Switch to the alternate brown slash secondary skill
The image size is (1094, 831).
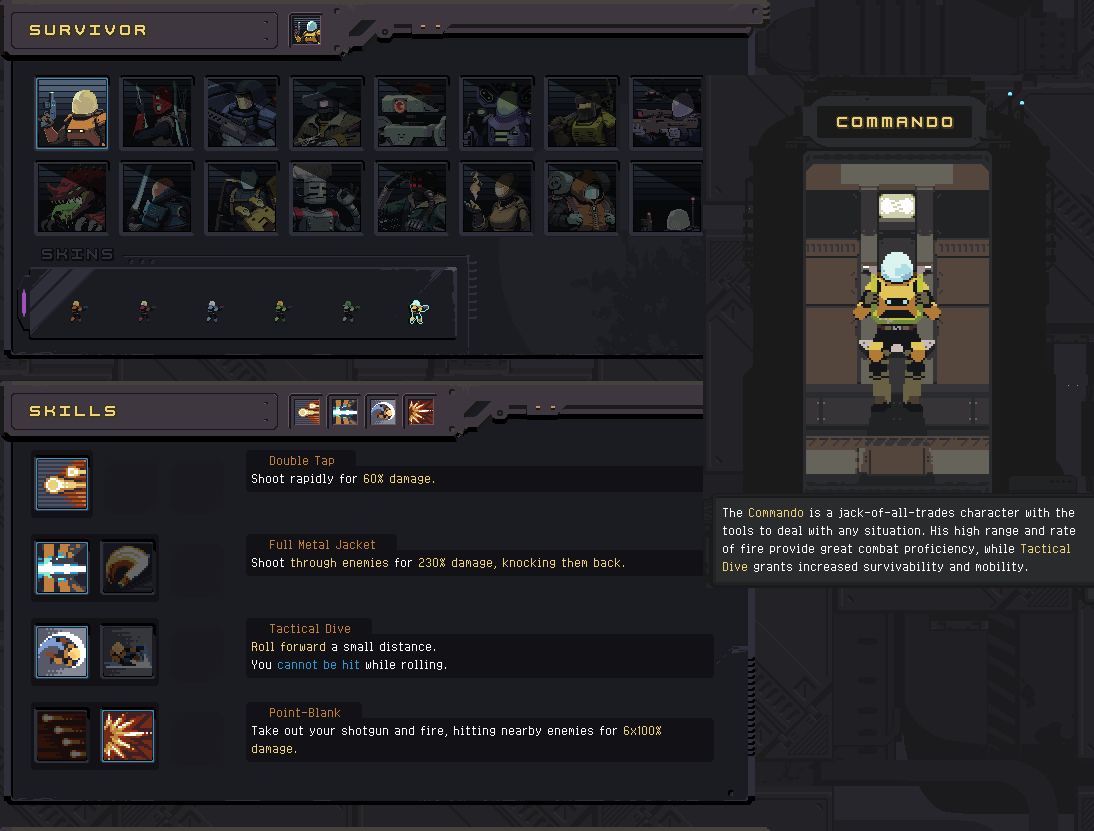[127, 568]
